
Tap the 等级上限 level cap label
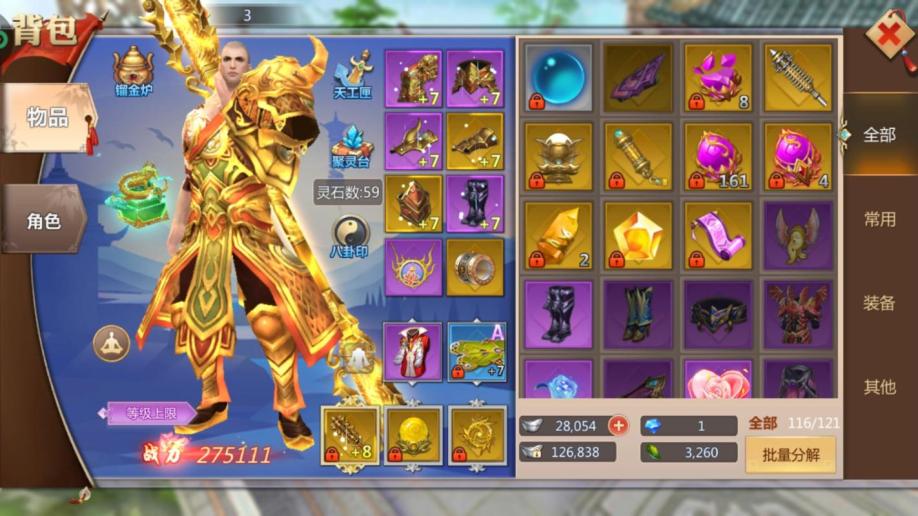pyautogui.click(x=154, y=413)
